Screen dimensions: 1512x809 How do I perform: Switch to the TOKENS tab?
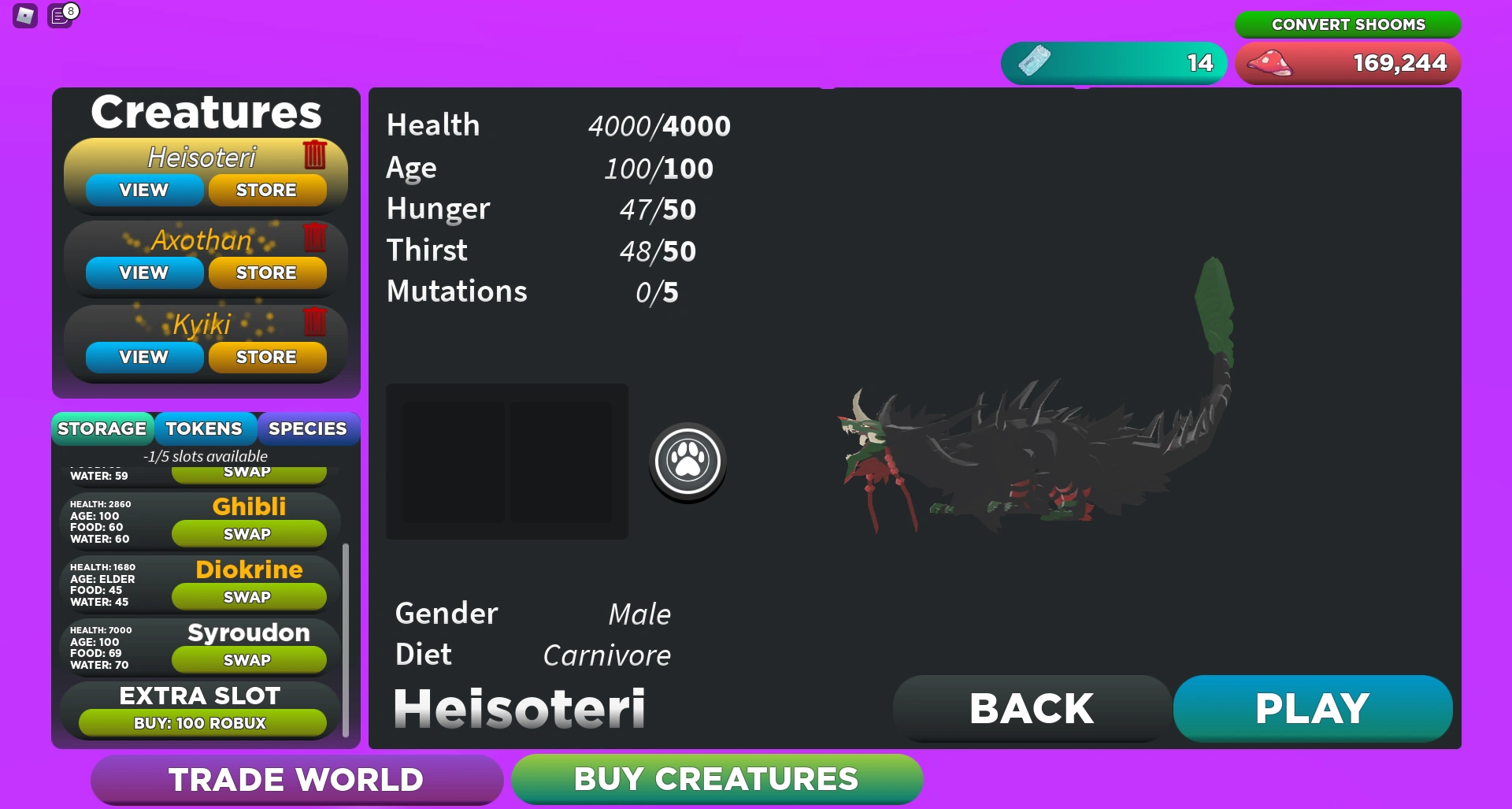[x=204, y=429]
